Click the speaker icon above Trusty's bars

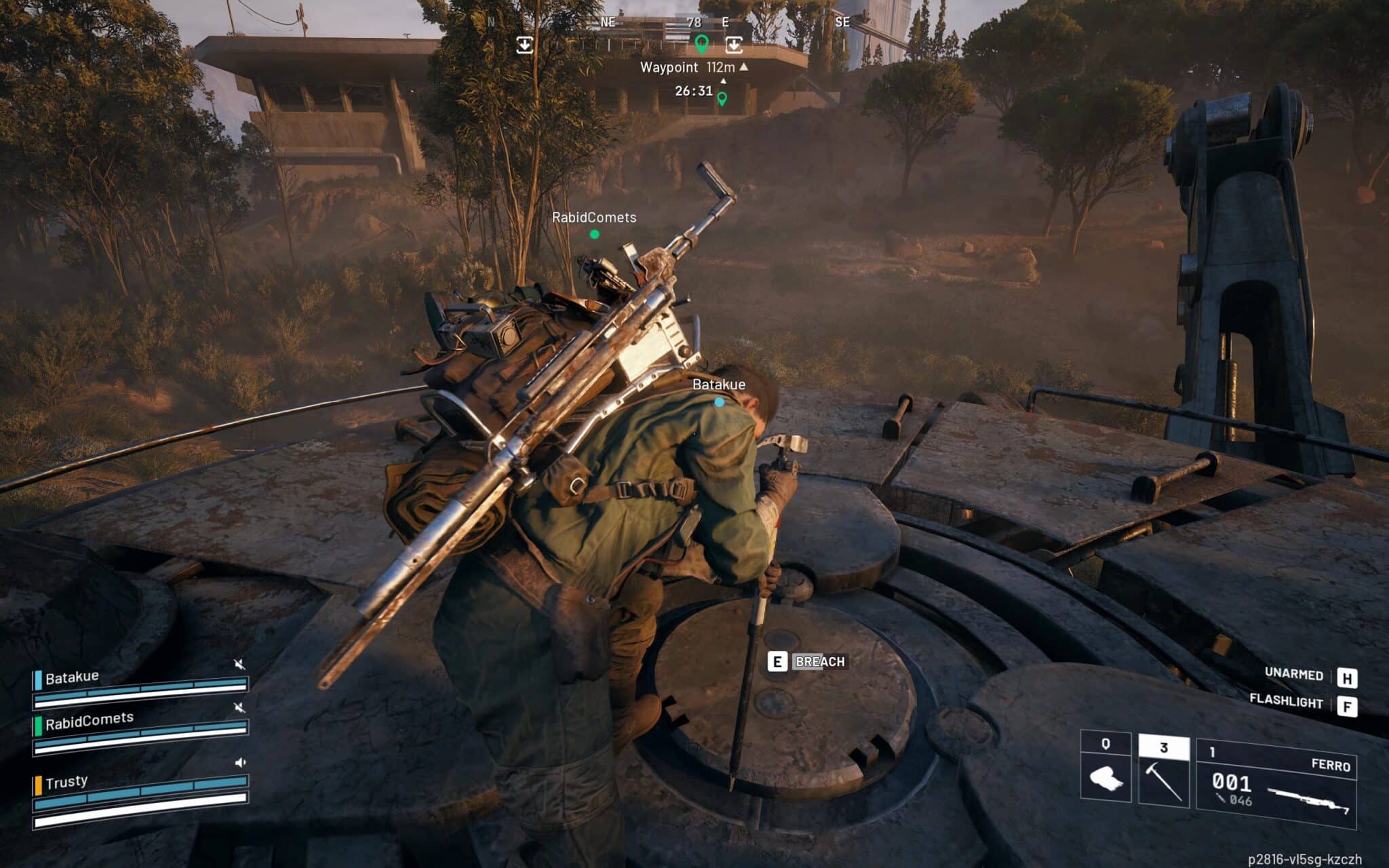click(x=240, y=762)
